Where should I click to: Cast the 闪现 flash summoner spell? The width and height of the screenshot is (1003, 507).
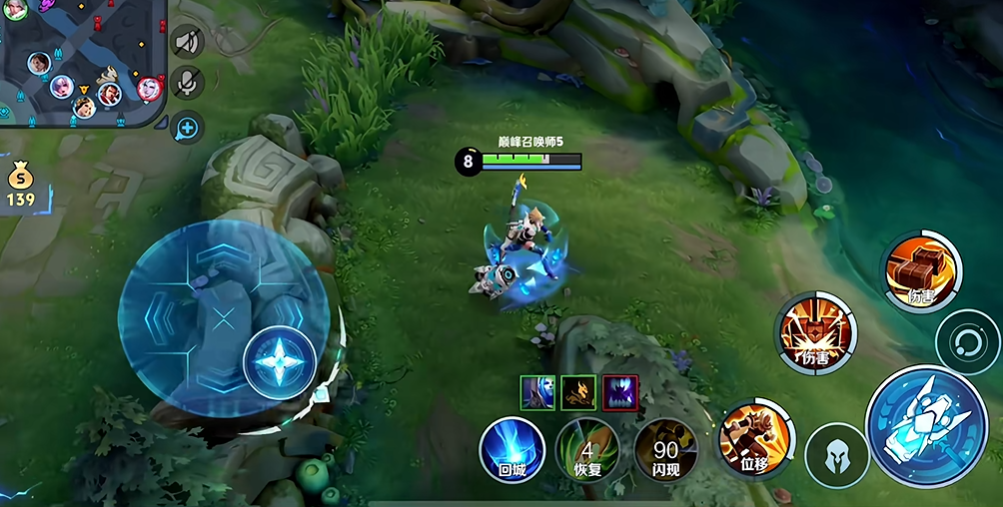[x=665, y=449]
